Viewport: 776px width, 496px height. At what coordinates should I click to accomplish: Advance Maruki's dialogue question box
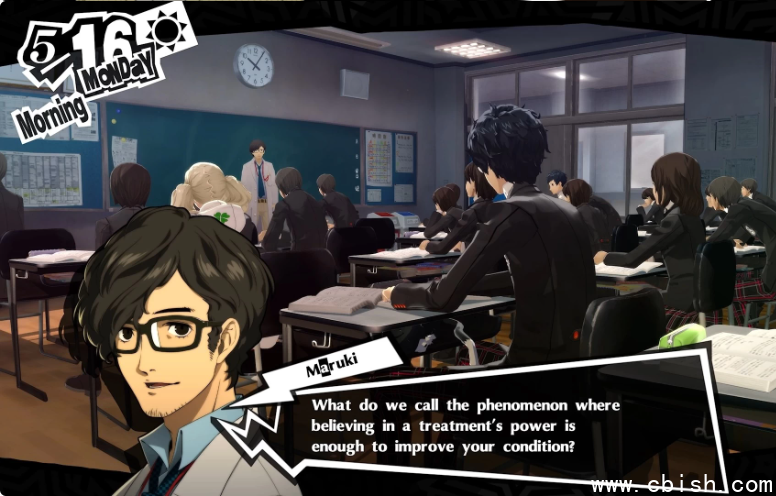(465, 426)
